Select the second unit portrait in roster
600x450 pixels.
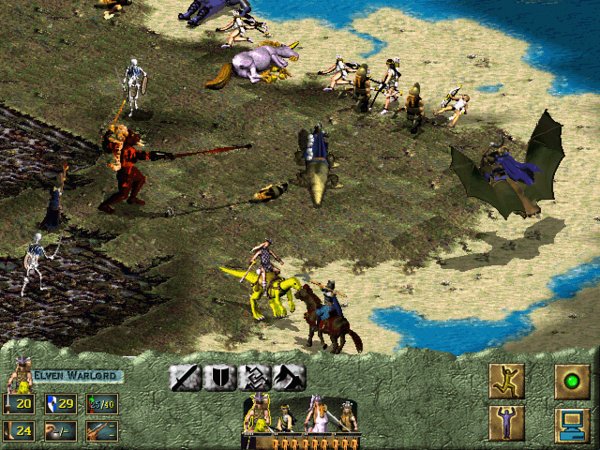click(x=287, y=416)
